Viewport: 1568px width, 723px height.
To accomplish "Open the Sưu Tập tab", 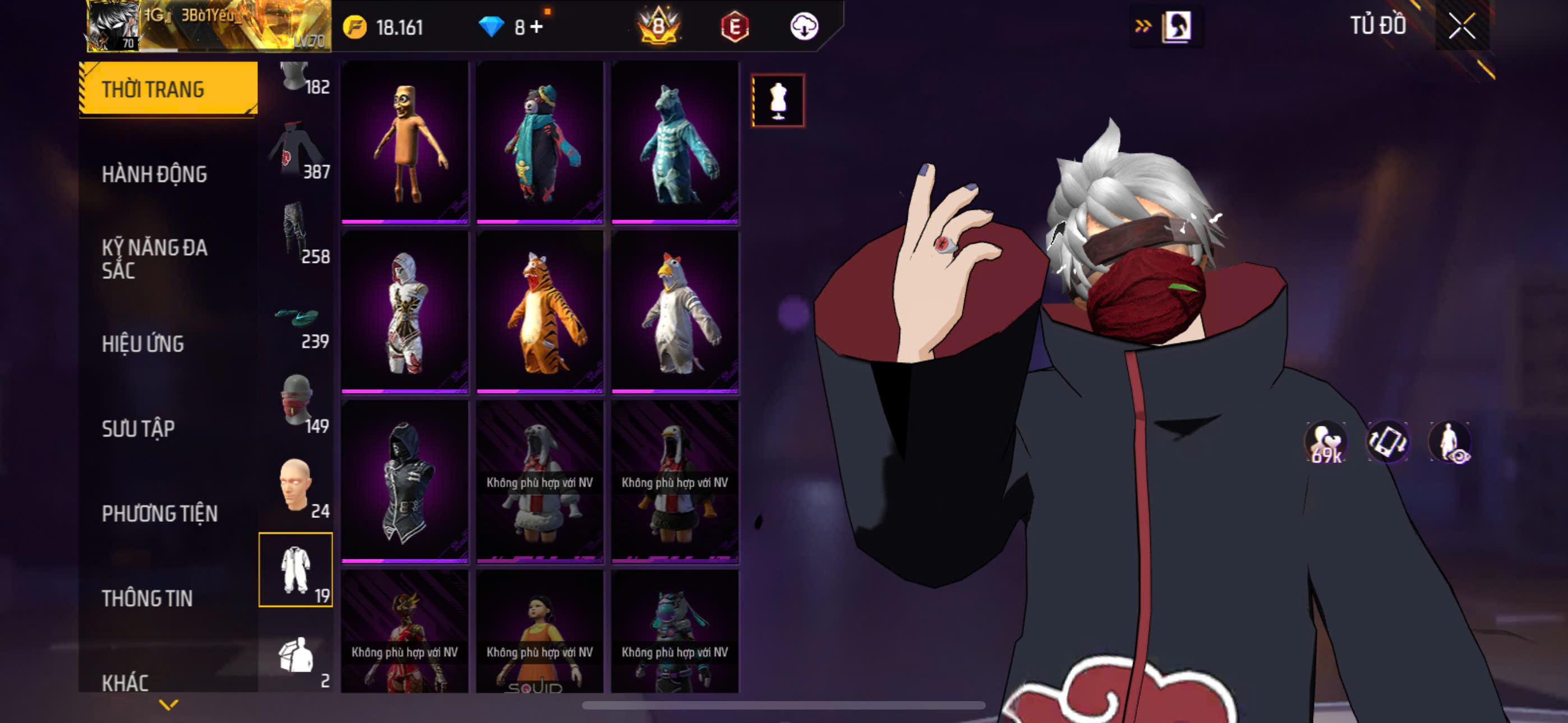I will tap(138, 428).
